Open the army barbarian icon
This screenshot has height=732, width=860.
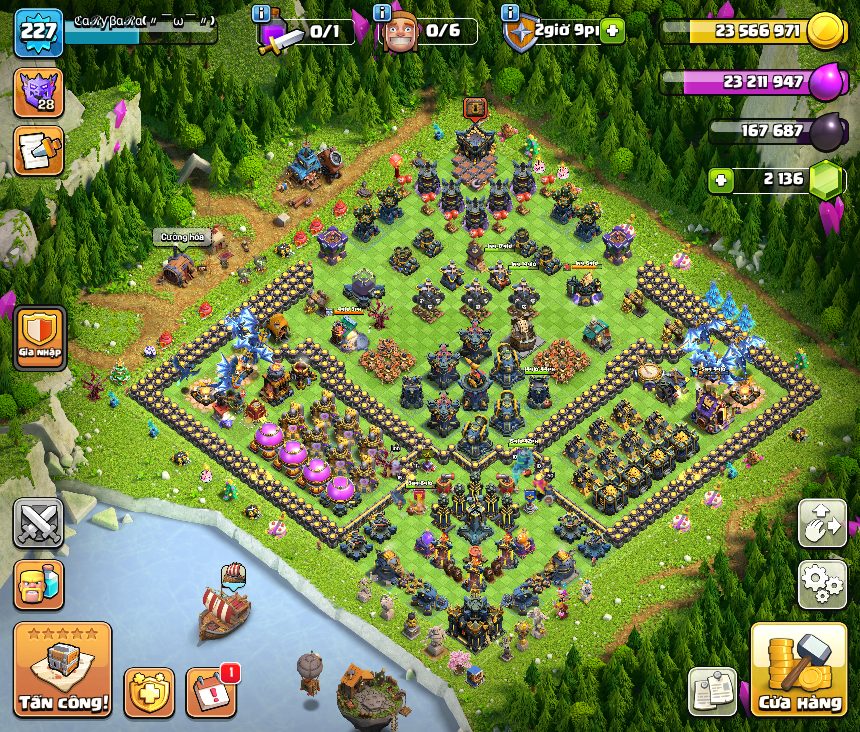coord(38,584)
